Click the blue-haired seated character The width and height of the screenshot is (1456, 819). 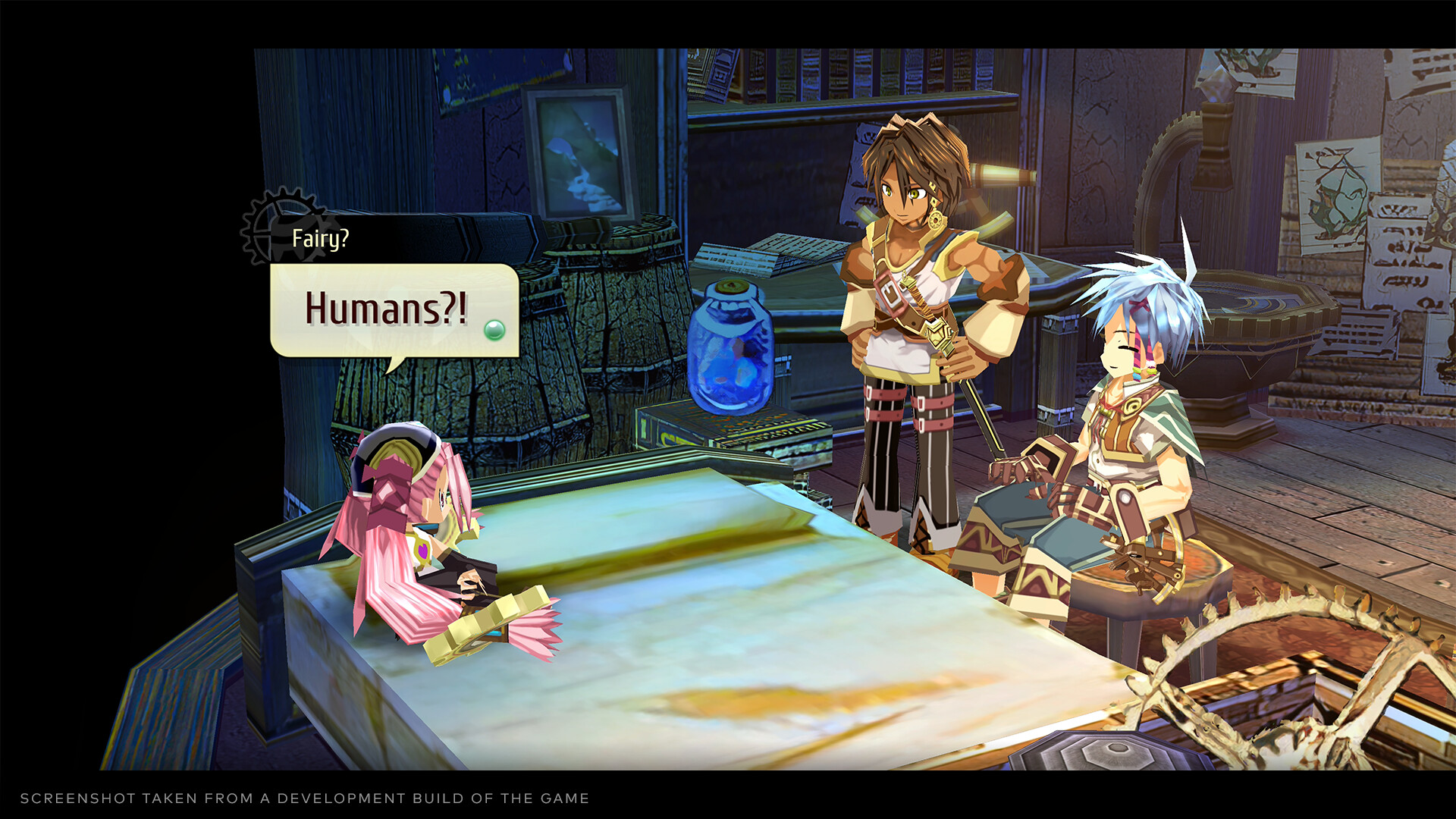tap(1130, 425)
